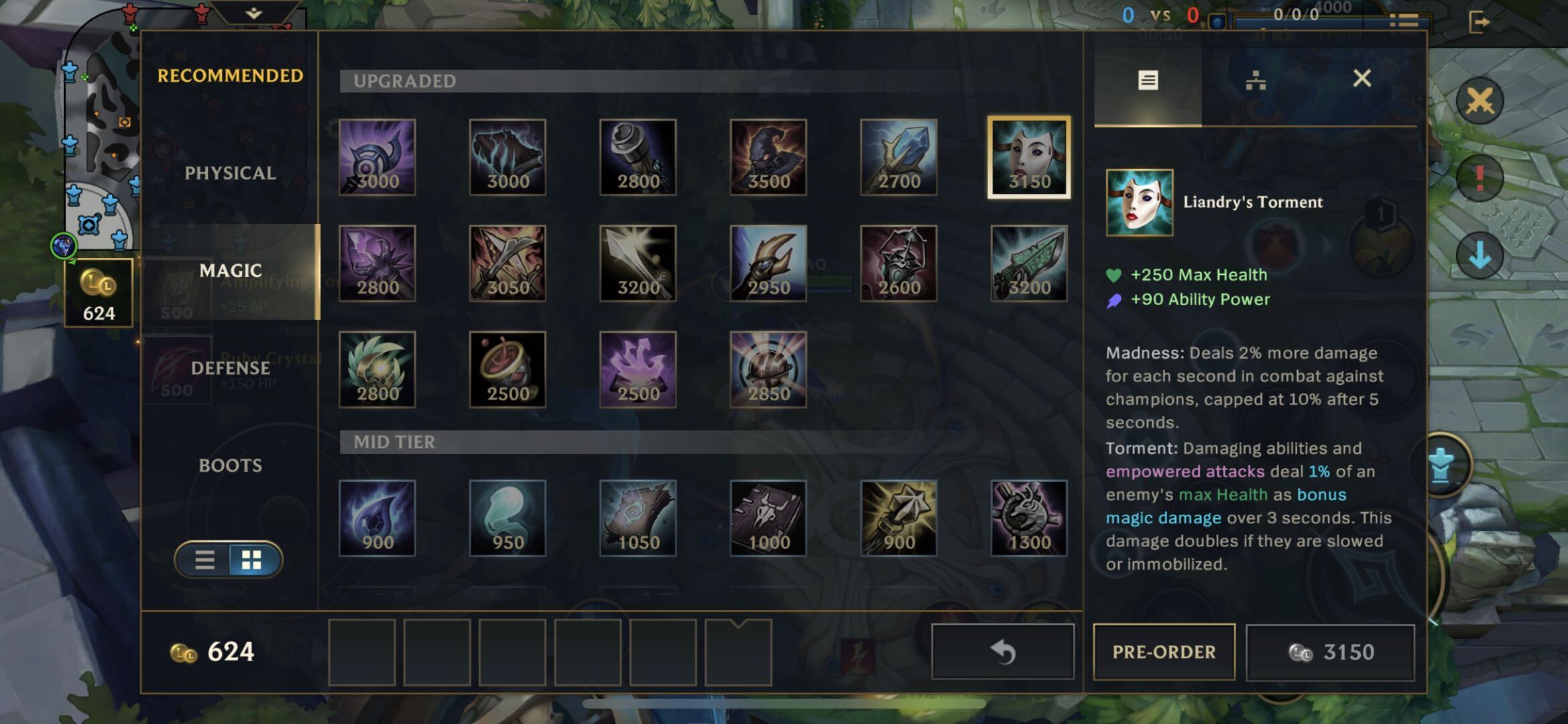Select the 950 gold mid tier item
The width and height of the screenshot is (1568, 724).
tap(507, 518)
